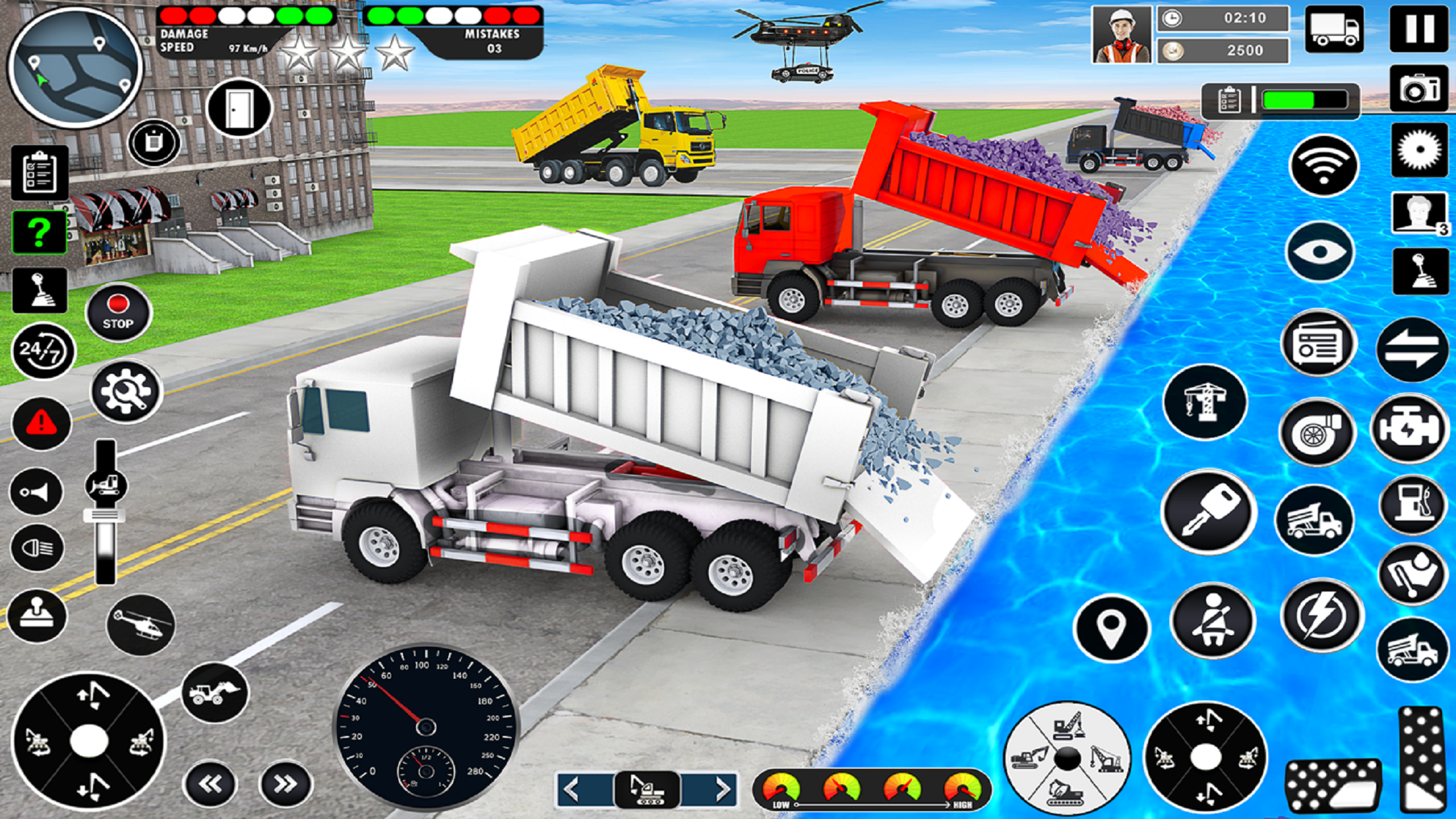Open the circular minimap

[75, 67]
